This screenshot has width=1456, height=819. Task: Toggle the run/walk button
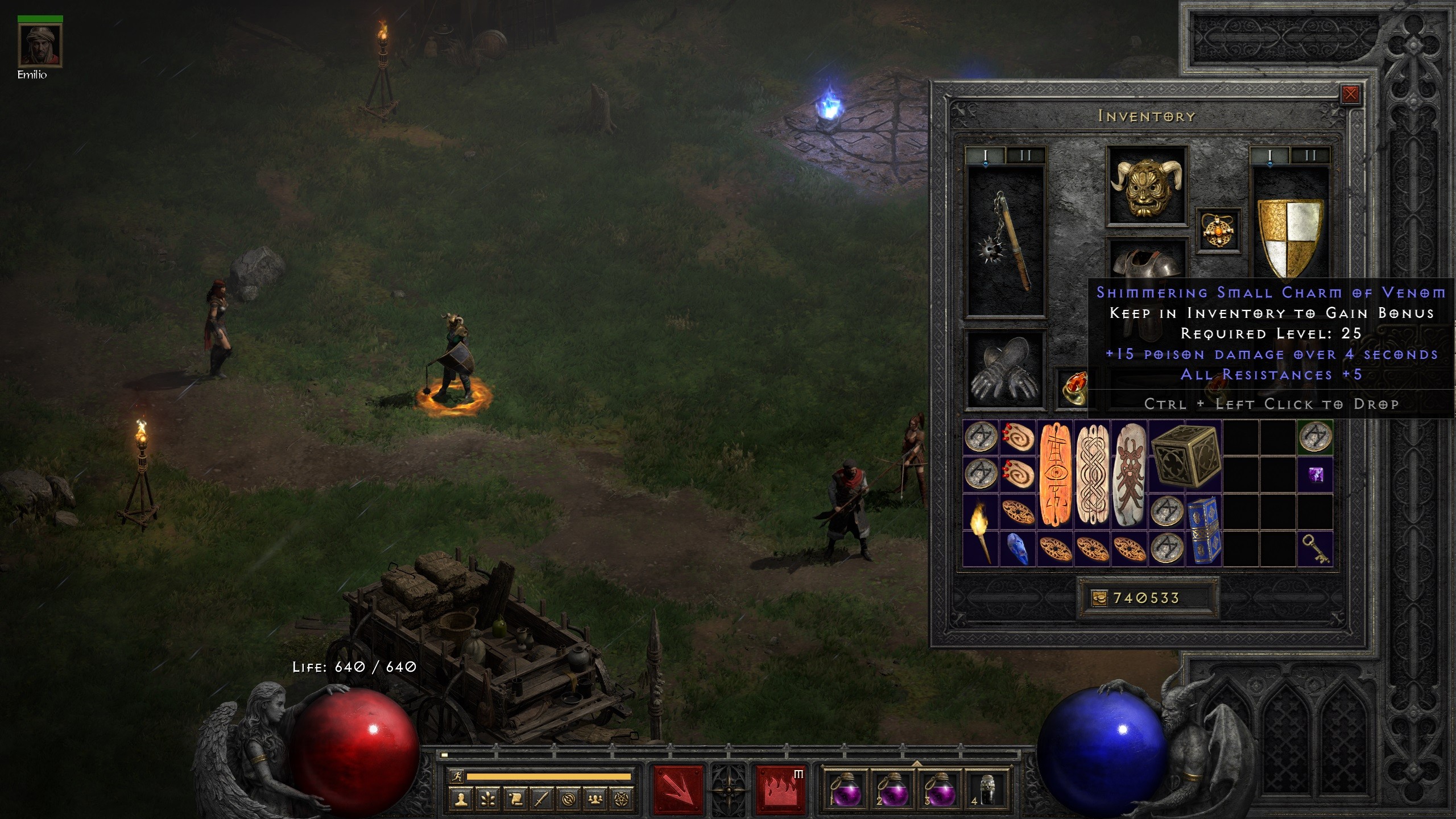tap(456, 776)
